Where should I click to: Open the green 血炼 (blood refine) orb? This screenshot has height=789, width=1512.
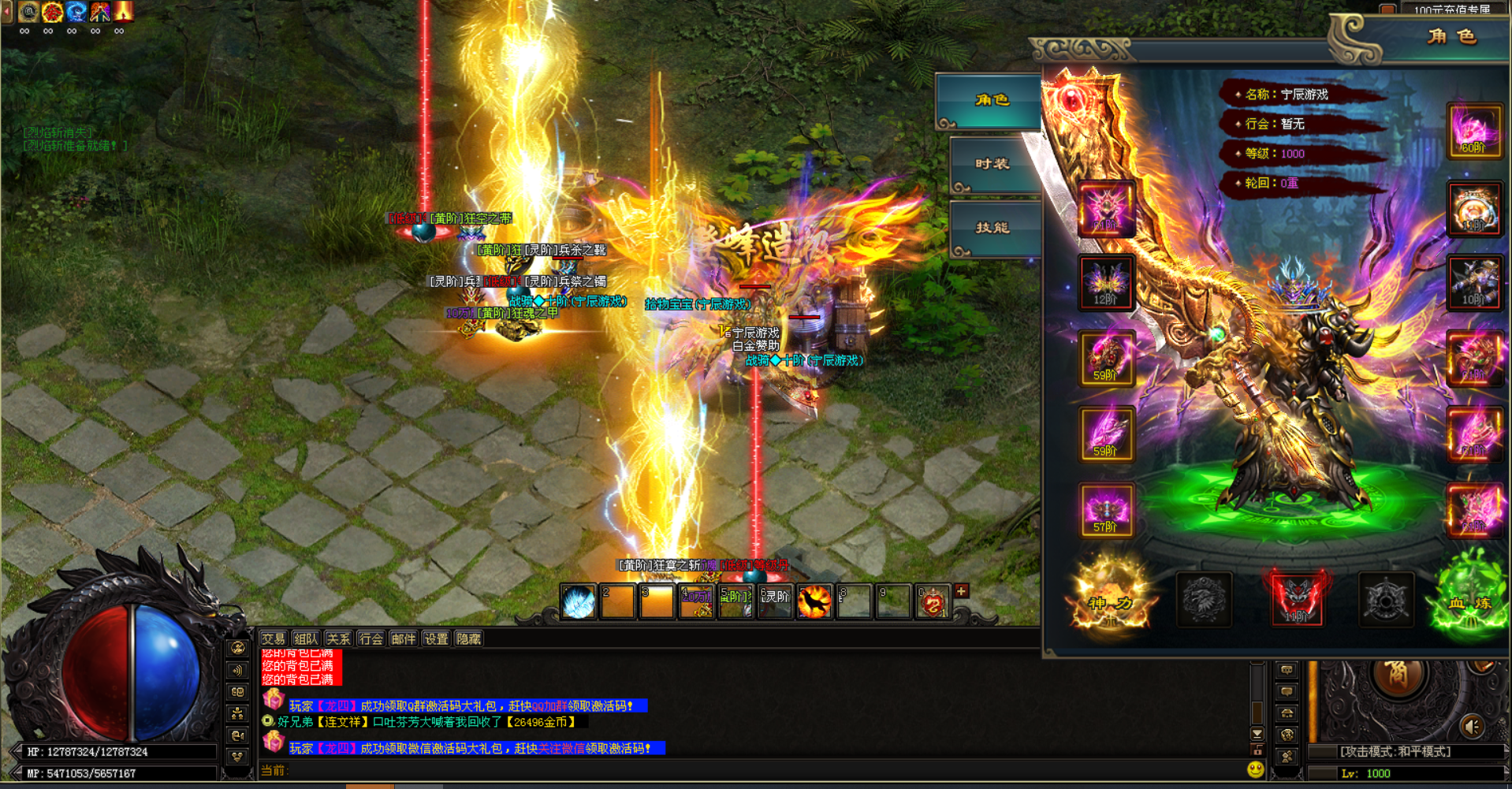tap(1471, 601)
